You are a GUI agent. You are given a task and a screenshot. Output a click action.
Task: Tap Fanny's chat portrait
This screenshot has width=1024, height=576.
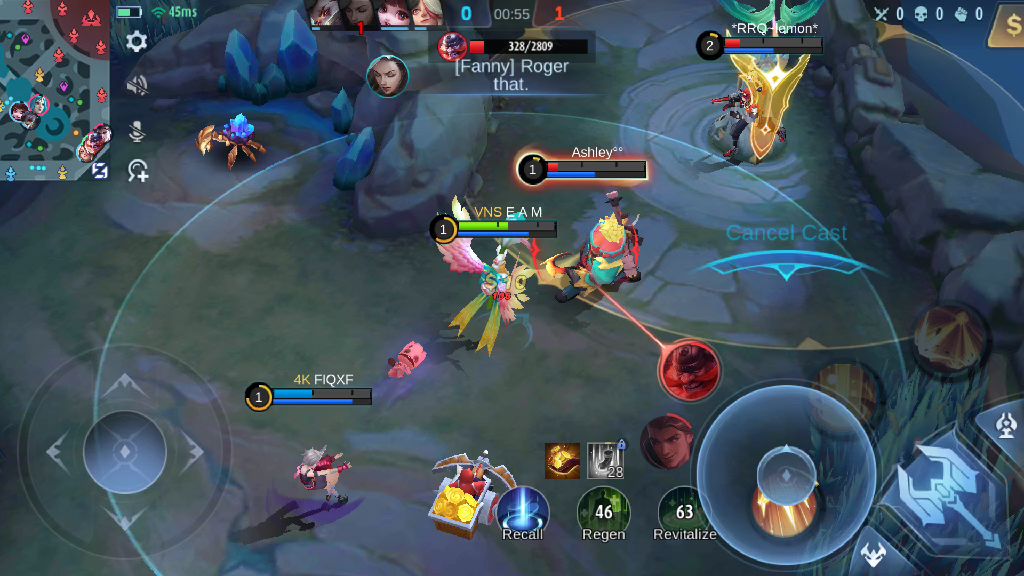click(388, 76)
